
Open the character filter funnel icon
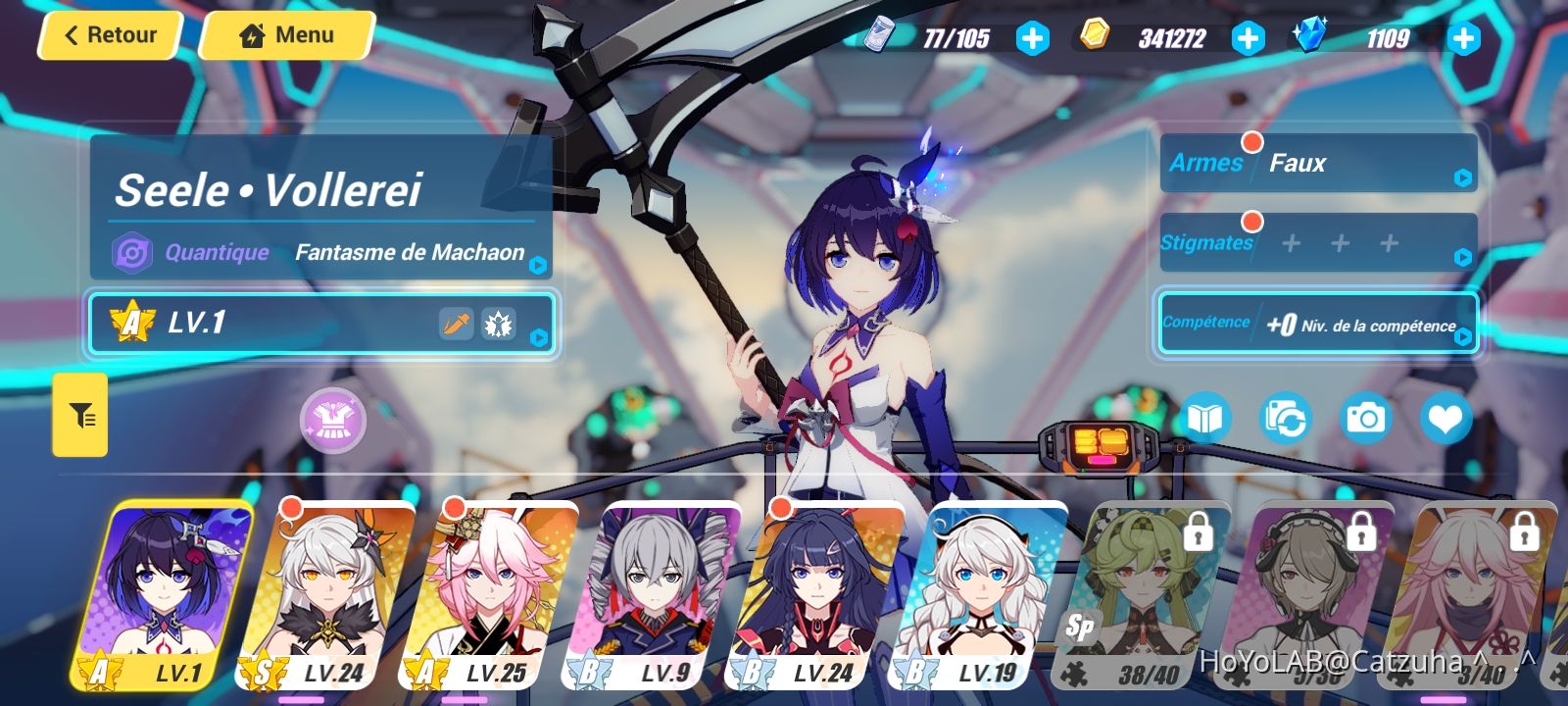pos(79,415)
